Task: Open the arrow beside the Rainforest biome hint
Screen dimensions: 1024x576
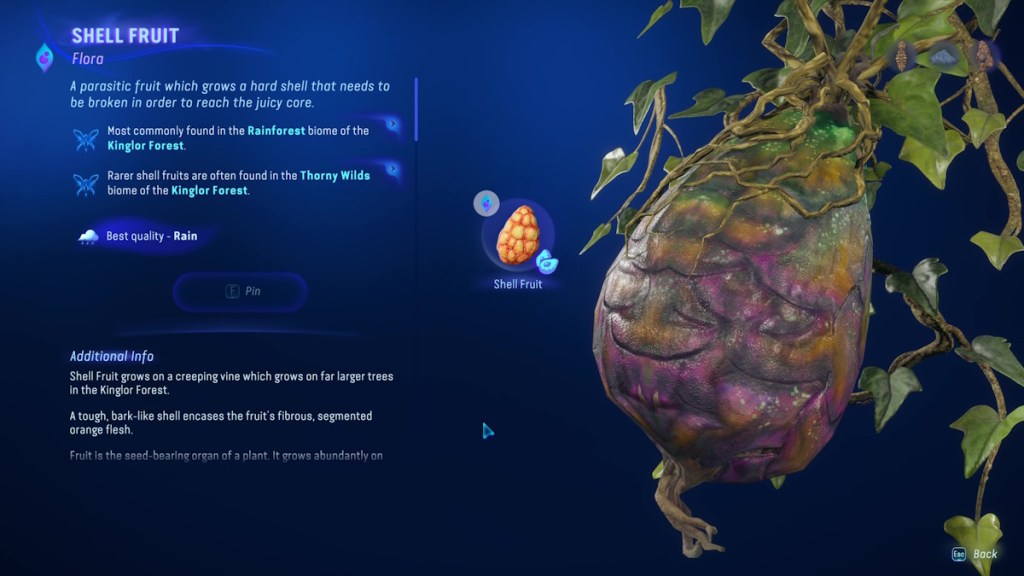Action: click(x=393, y=125)
